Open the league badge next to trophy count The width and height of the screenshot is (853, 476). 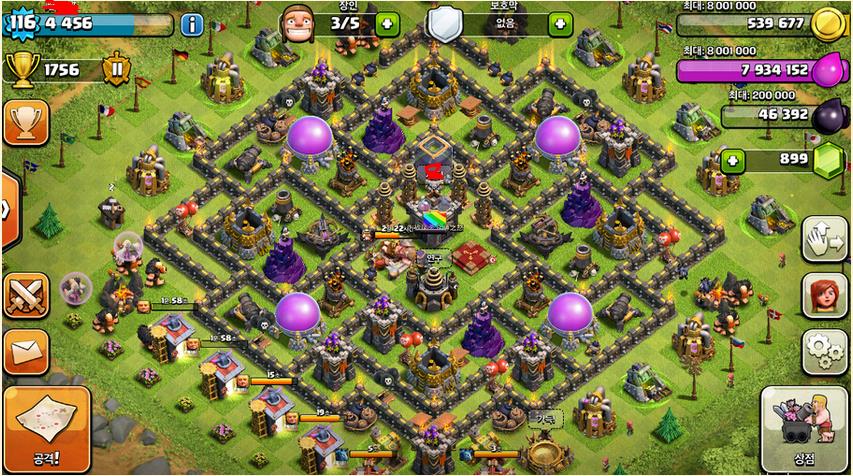point(118,70)
